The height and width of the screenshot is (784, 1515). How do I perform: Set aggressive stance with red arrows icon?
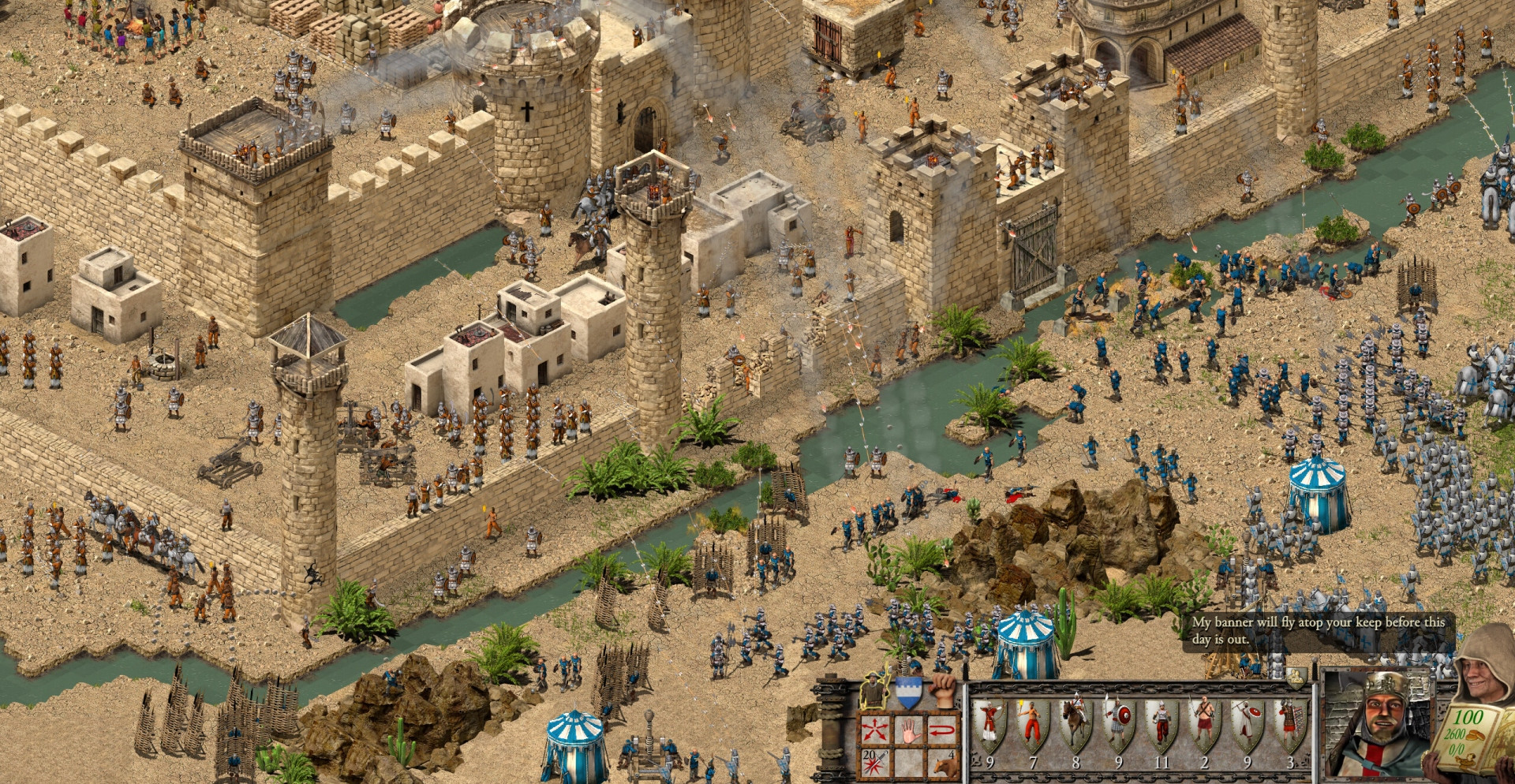tap(874, 730)
